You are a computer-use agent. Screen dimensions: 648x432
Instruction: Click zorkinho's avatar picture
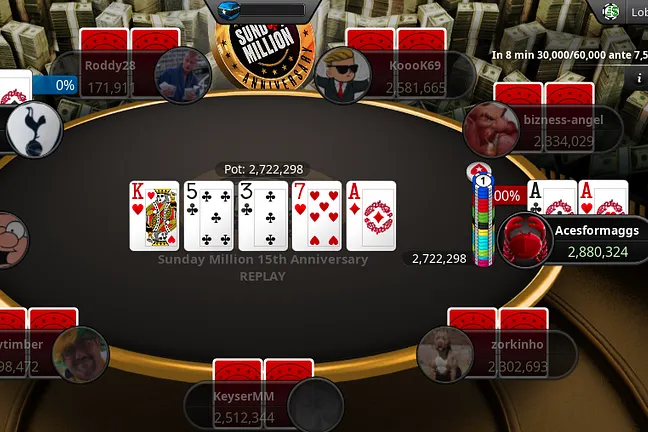click(446, 354)
